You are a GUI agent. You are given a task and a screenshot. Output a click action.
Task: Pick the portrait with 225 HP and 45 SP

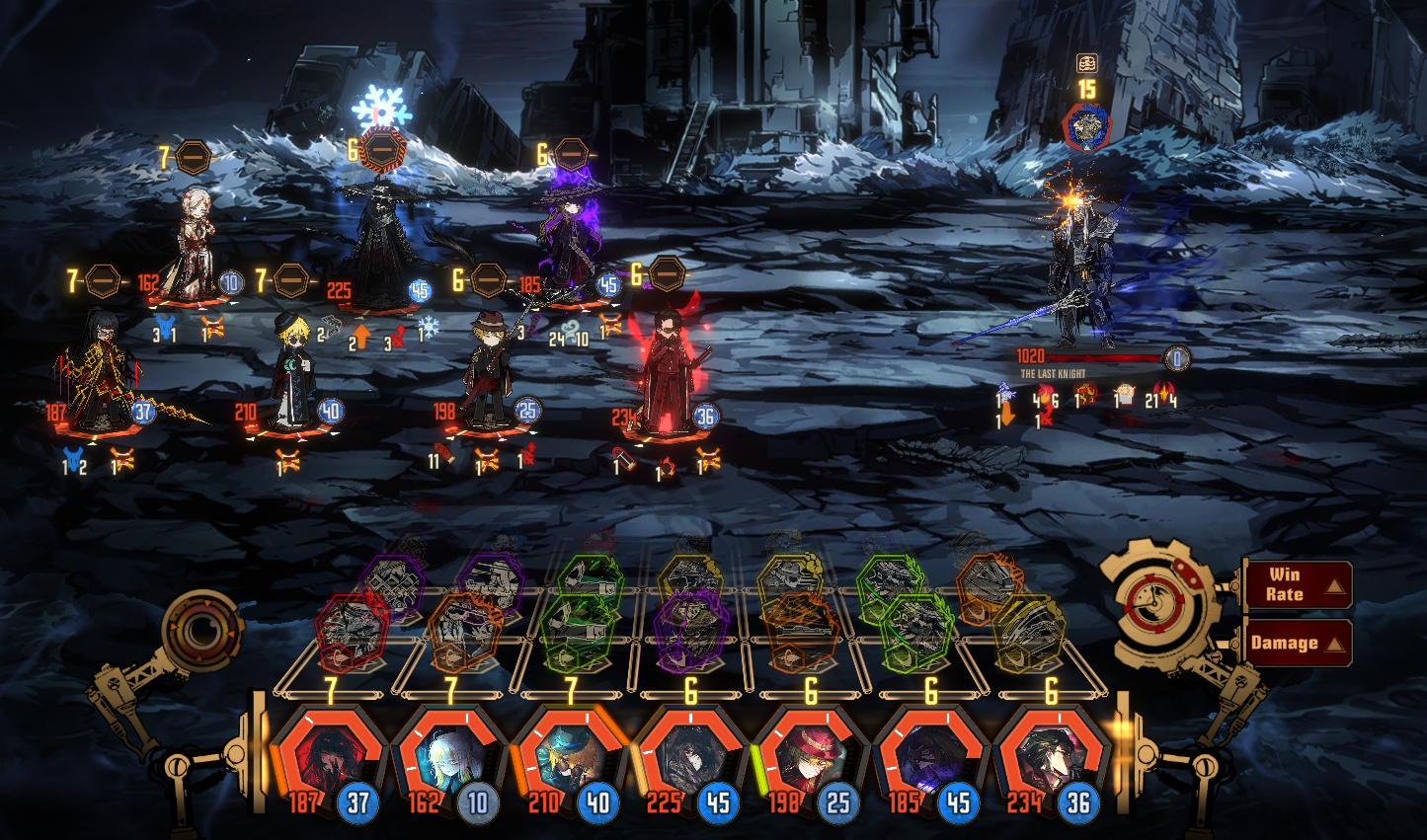(x=690, y=760)
